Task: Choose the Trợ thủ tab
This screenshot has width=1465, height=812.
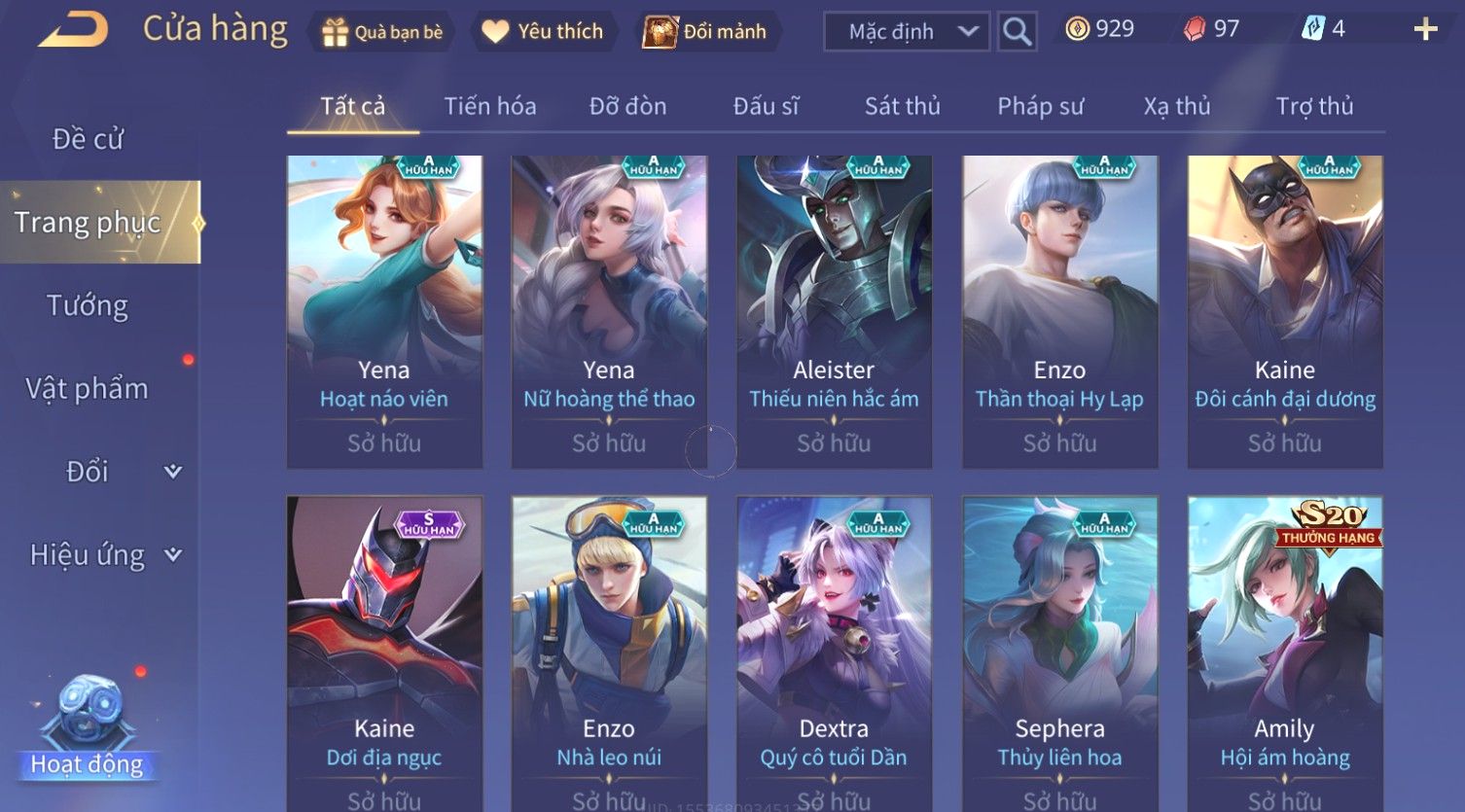Action: tap(1314, 106)
